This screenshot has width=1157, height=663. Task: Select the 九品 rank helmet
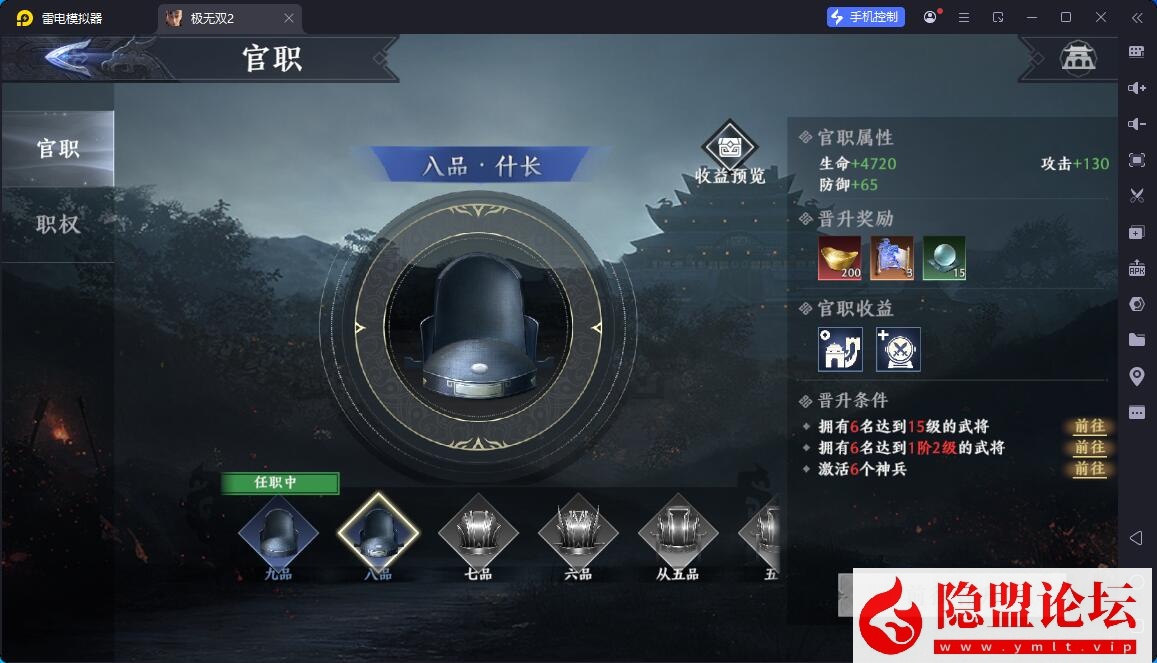[278, 533]
